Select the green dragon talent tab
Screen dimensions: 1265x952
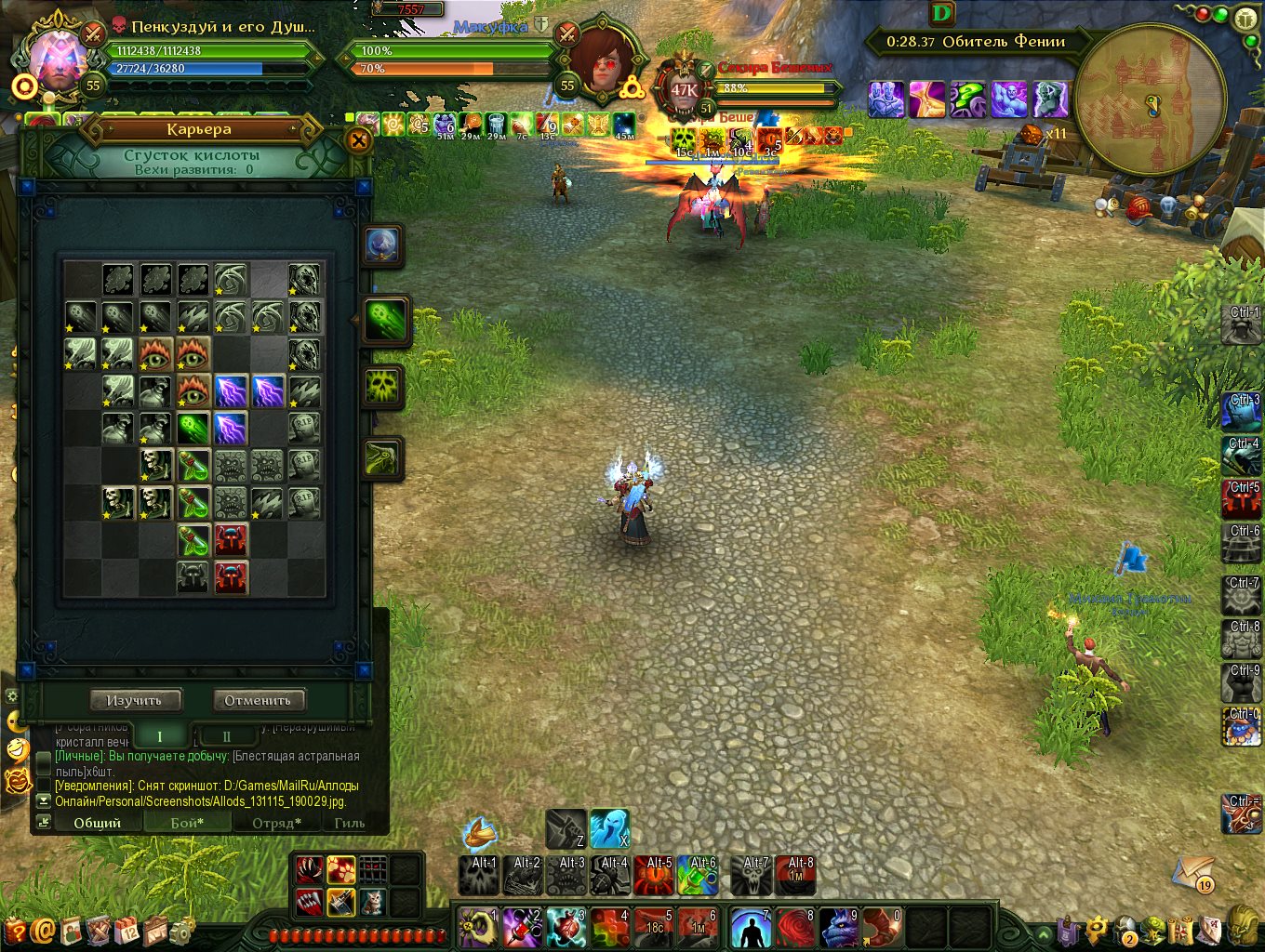[x=383, y=458]
